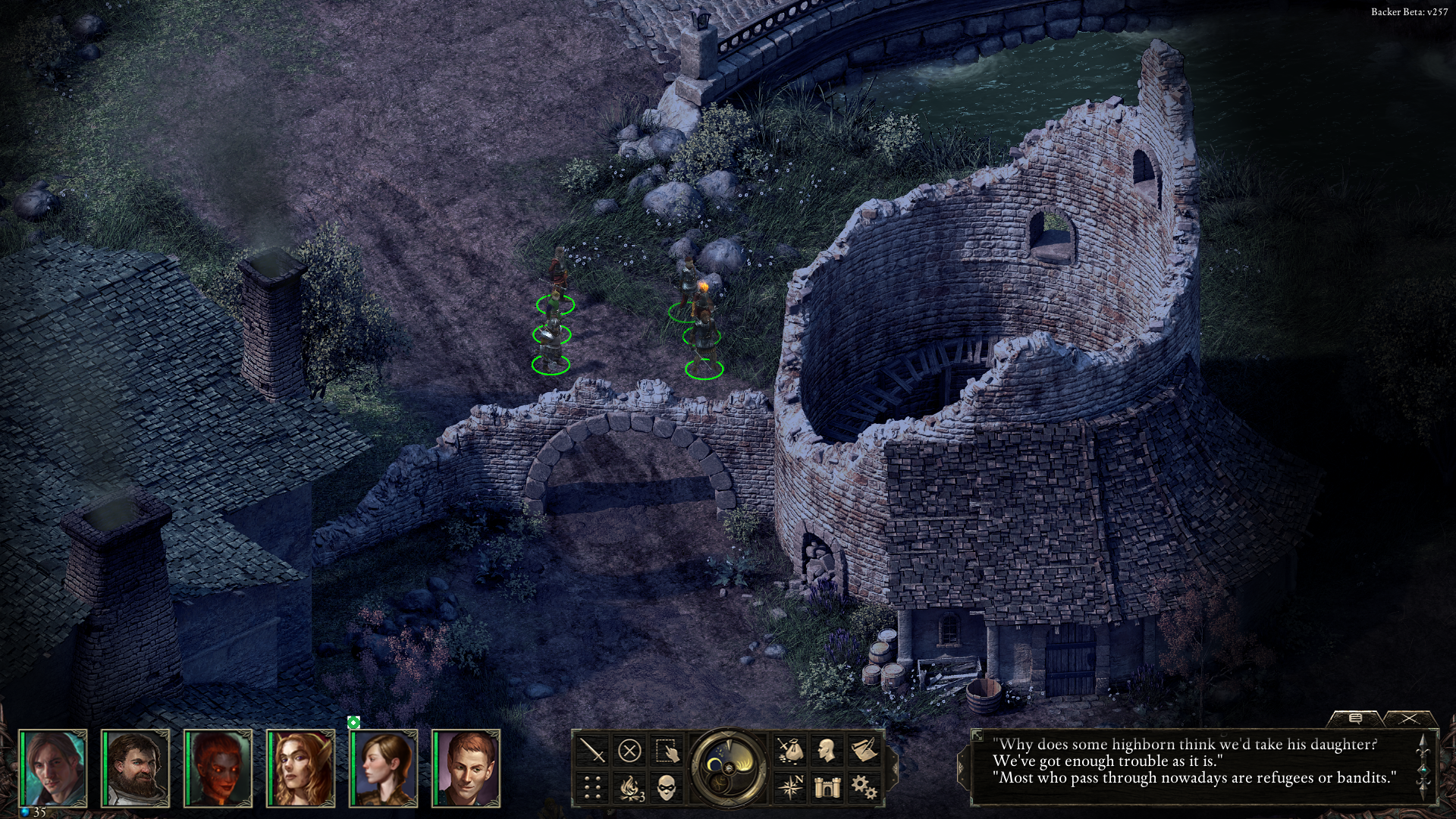Open the options gears icon

point(864,787)
